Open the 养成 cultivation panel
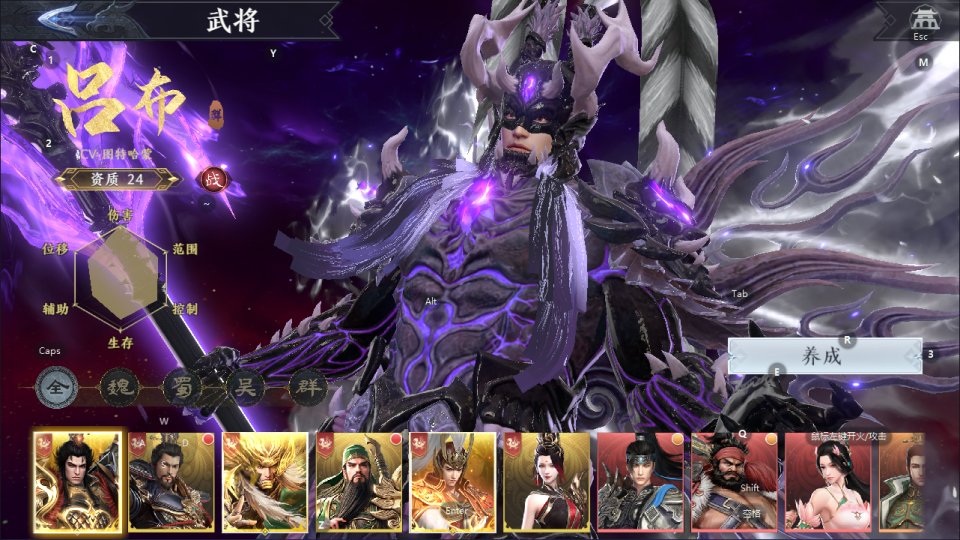Image resolution: width=960 pixels, height=540 pixels. click(x=824, y=356)
